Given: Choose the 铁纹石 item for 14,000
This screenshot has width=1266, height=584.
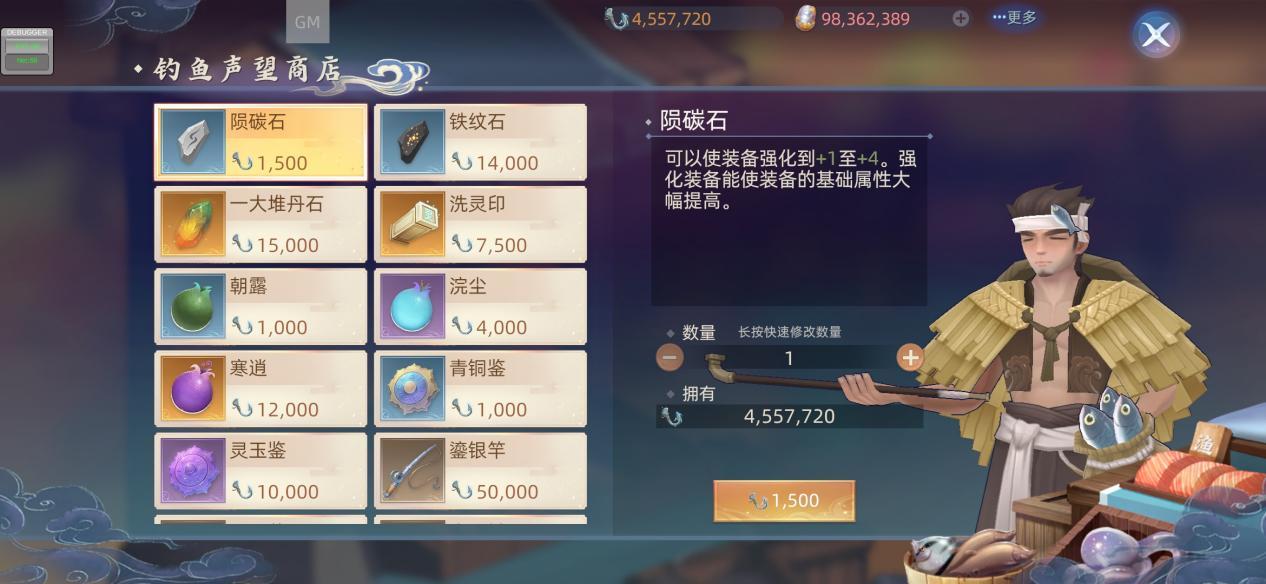Looking at the screenshot, I should tap(480, 142).
